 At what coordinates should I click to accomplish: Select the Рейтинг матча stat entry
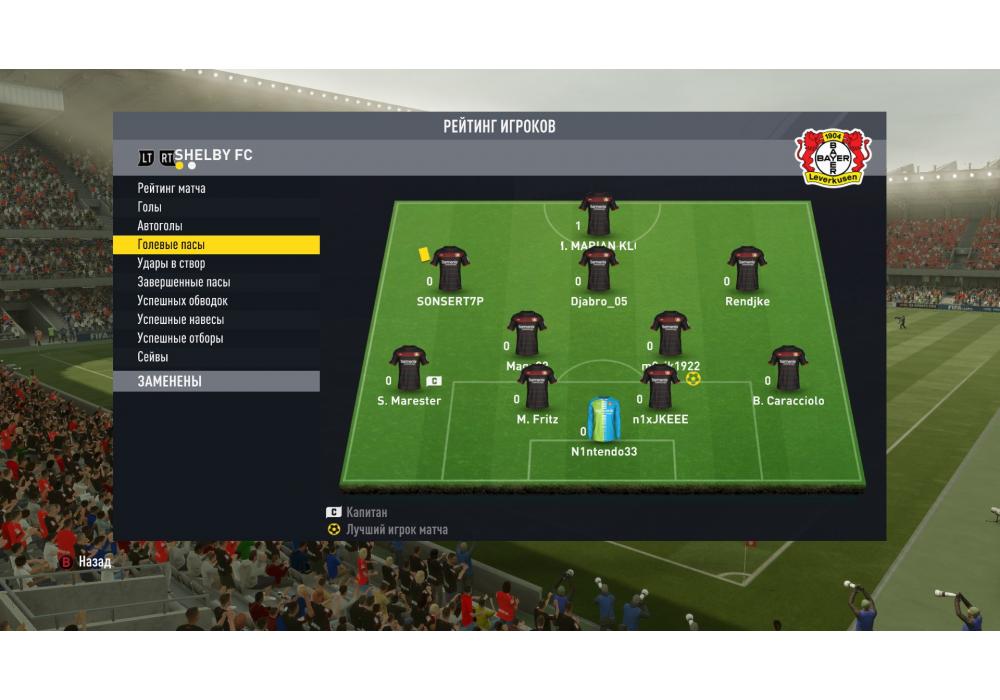coord(172,188)
